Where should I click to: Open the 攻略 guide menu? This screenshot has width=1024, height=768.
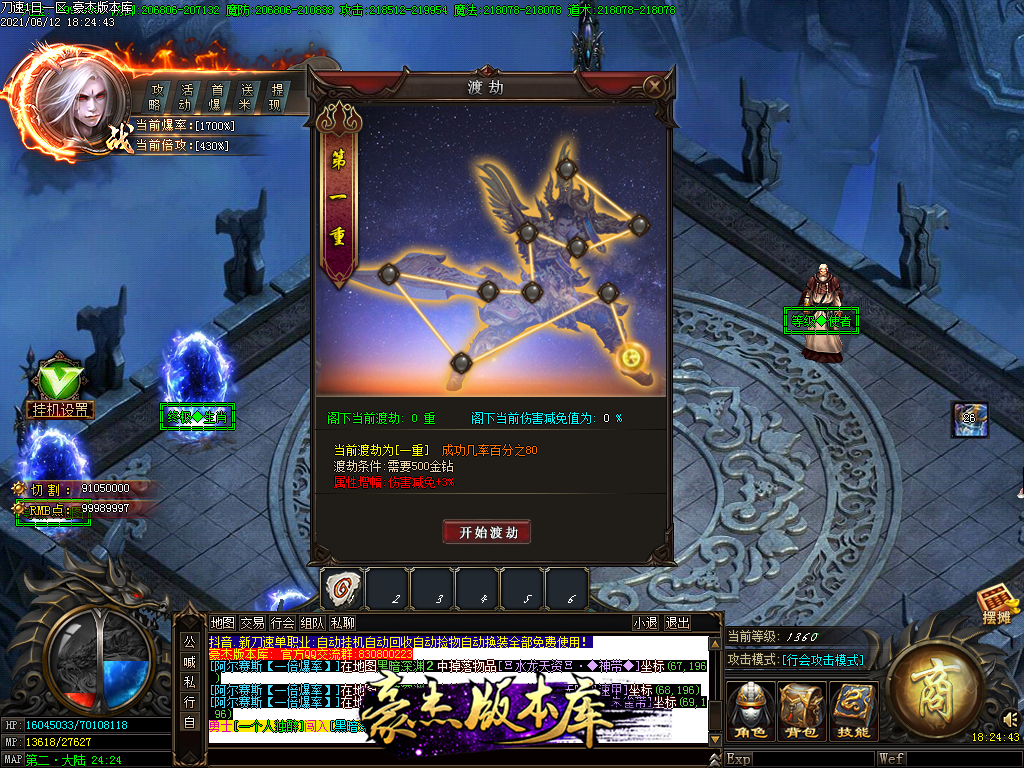coord(155,97)
